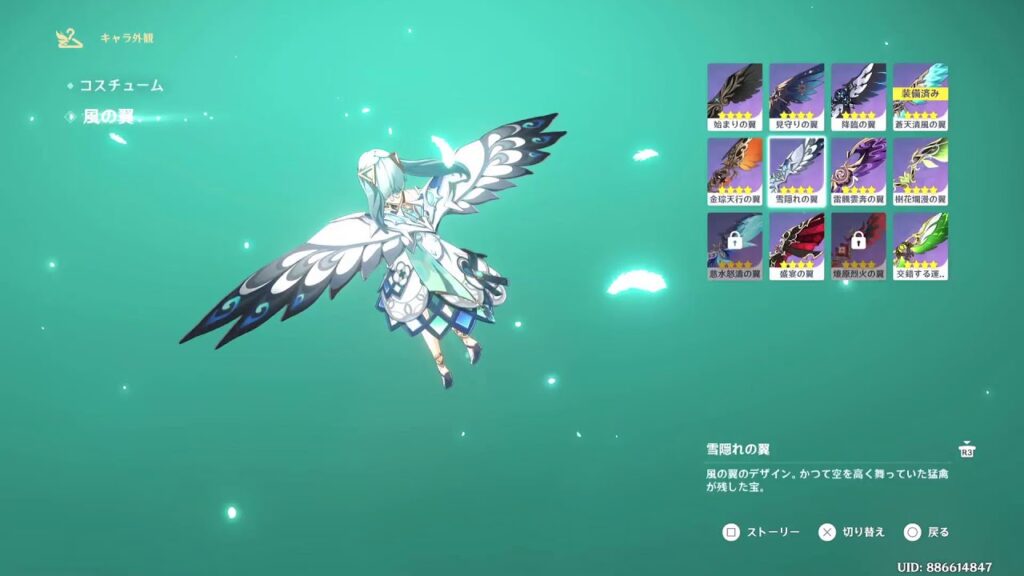Viewport: 1024px width, 576px height.
Task: Select the equipped 蒼天清風の翼 glider
Action: point(920,97)
